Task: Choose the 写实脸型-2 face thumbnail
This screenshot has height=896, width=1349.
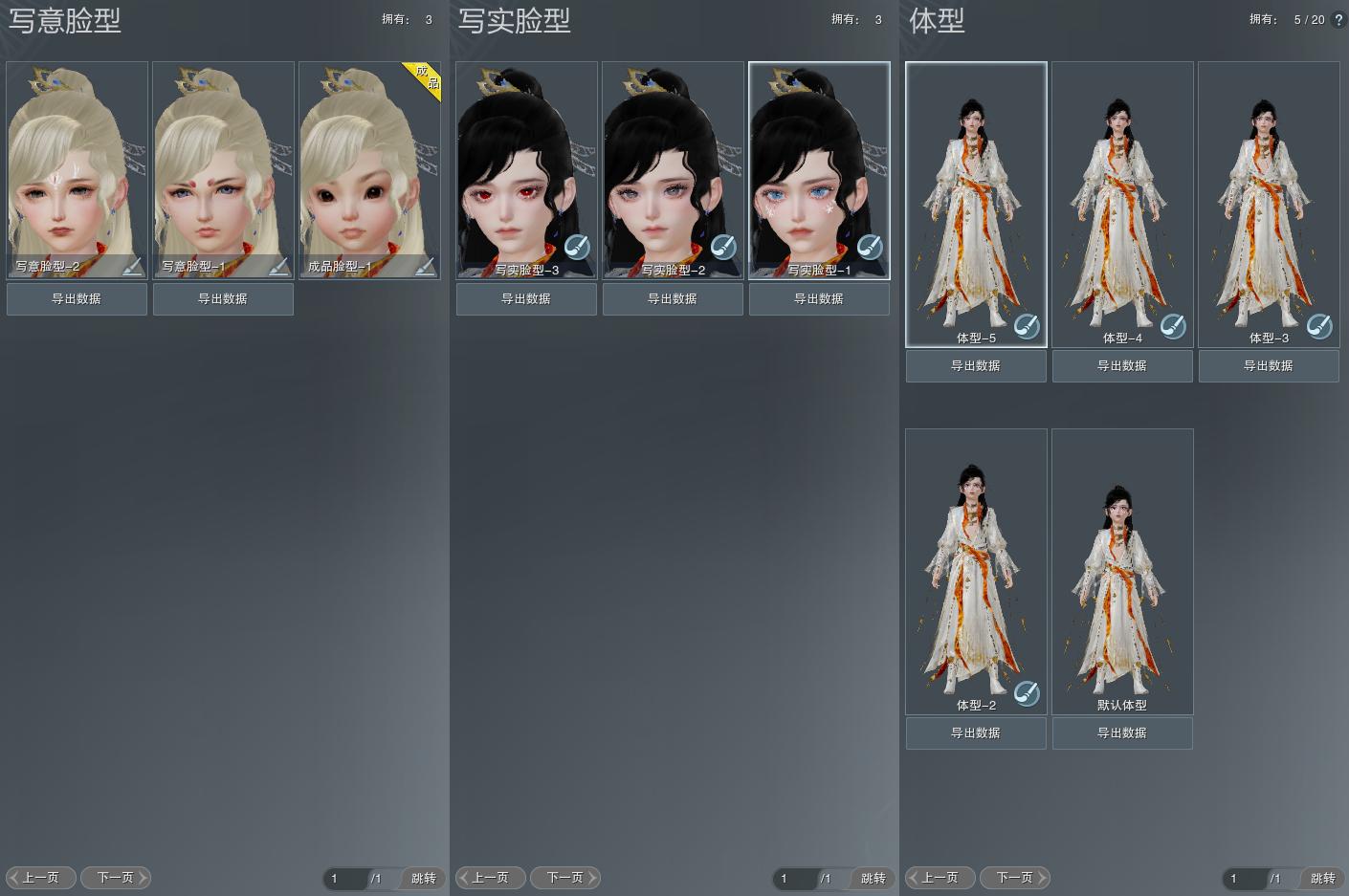Action: [x=673, y=163]
